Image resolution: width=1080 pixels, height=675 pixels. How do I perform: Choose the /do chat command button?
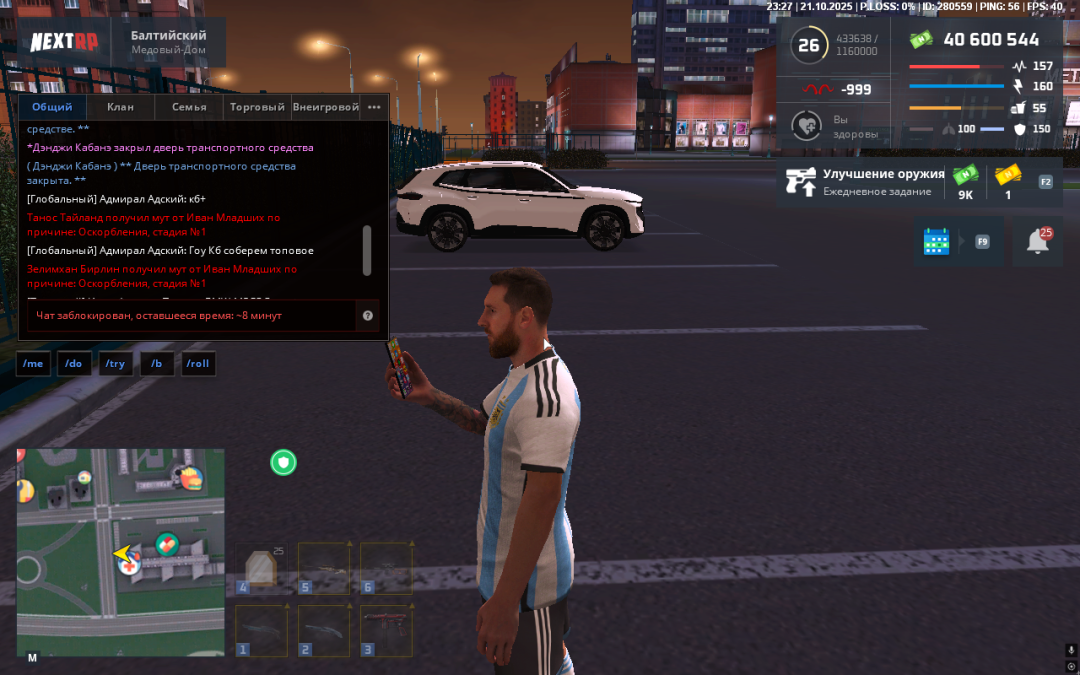[74, 364]
